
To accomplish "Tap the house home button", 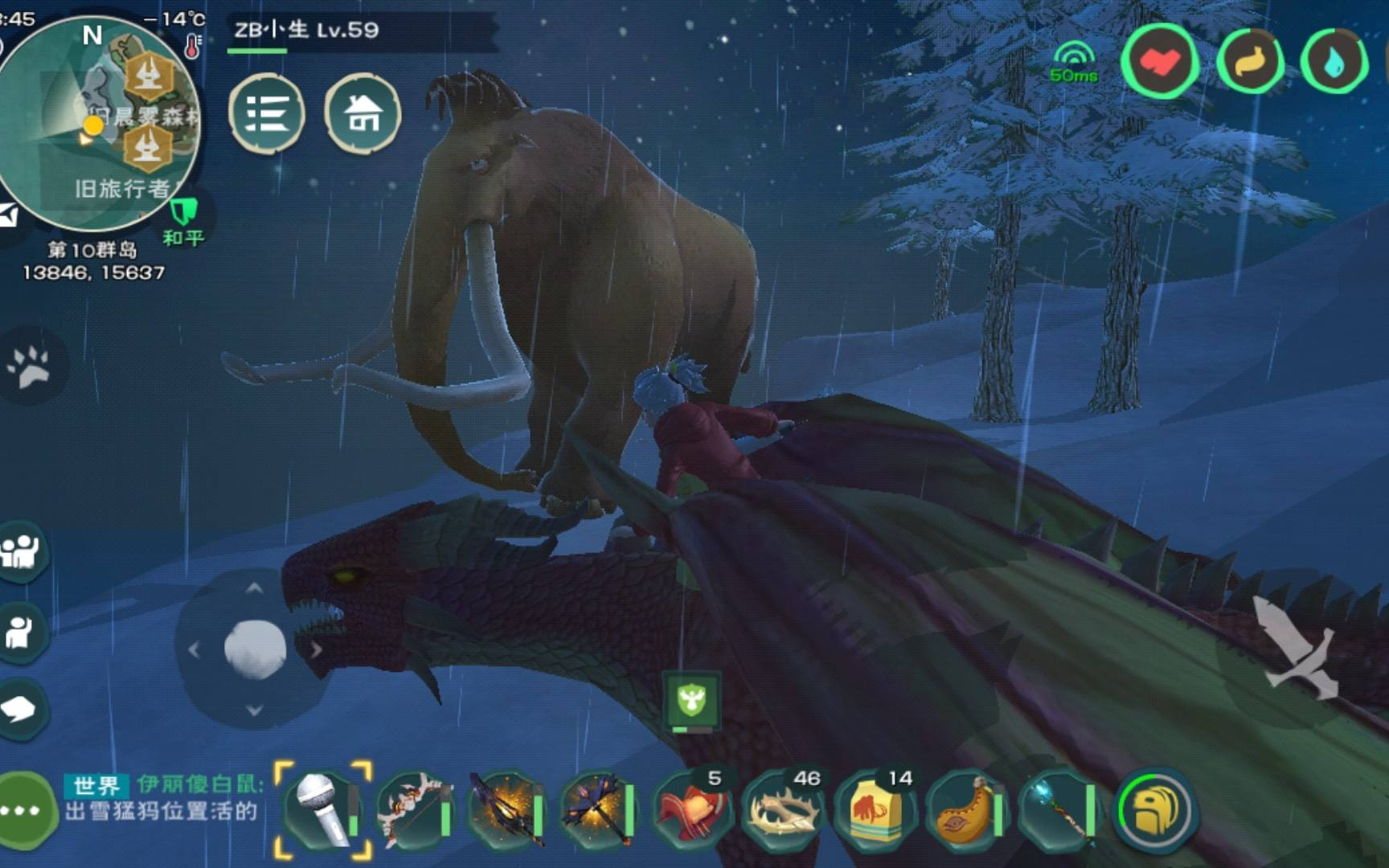I will pos(363,113).
